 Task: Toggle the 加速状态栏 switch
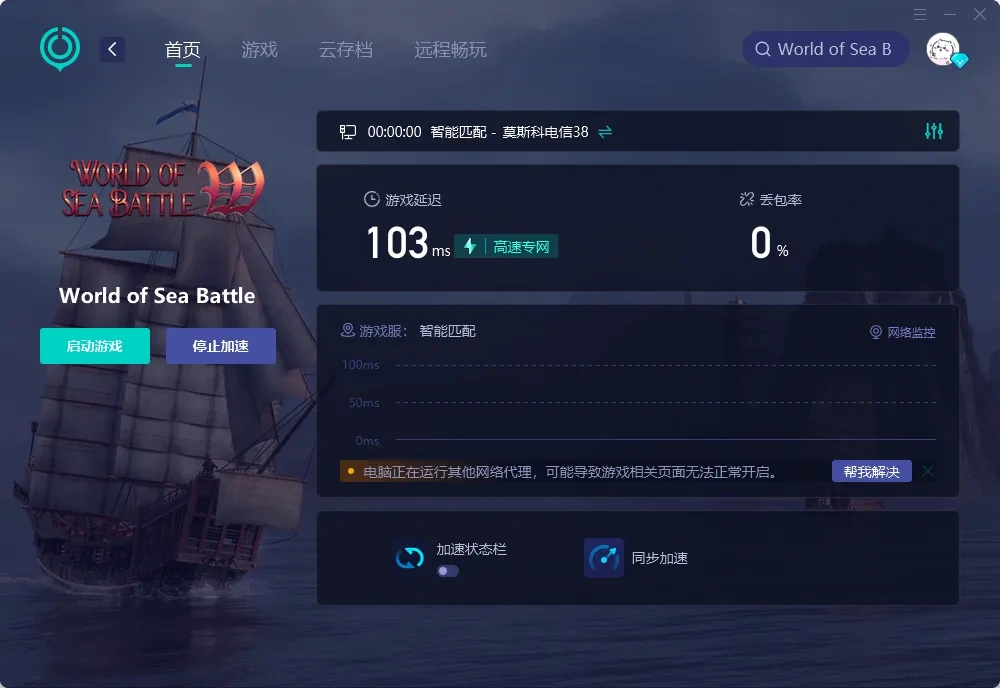tap(448, 571)
